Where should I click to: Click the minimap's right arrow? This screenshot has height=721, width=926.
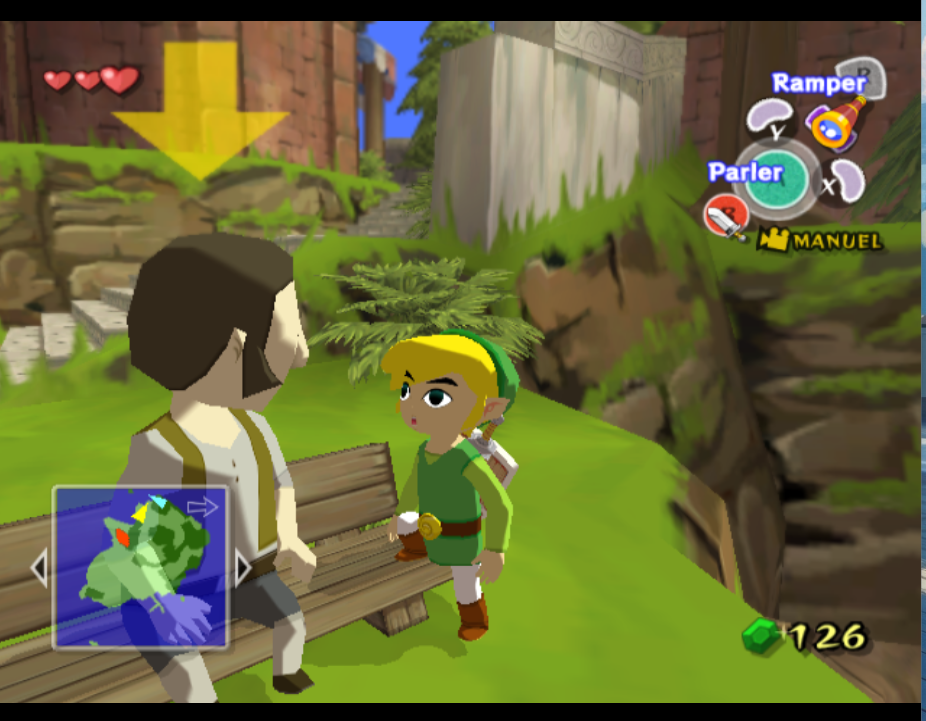pos(242,568)
